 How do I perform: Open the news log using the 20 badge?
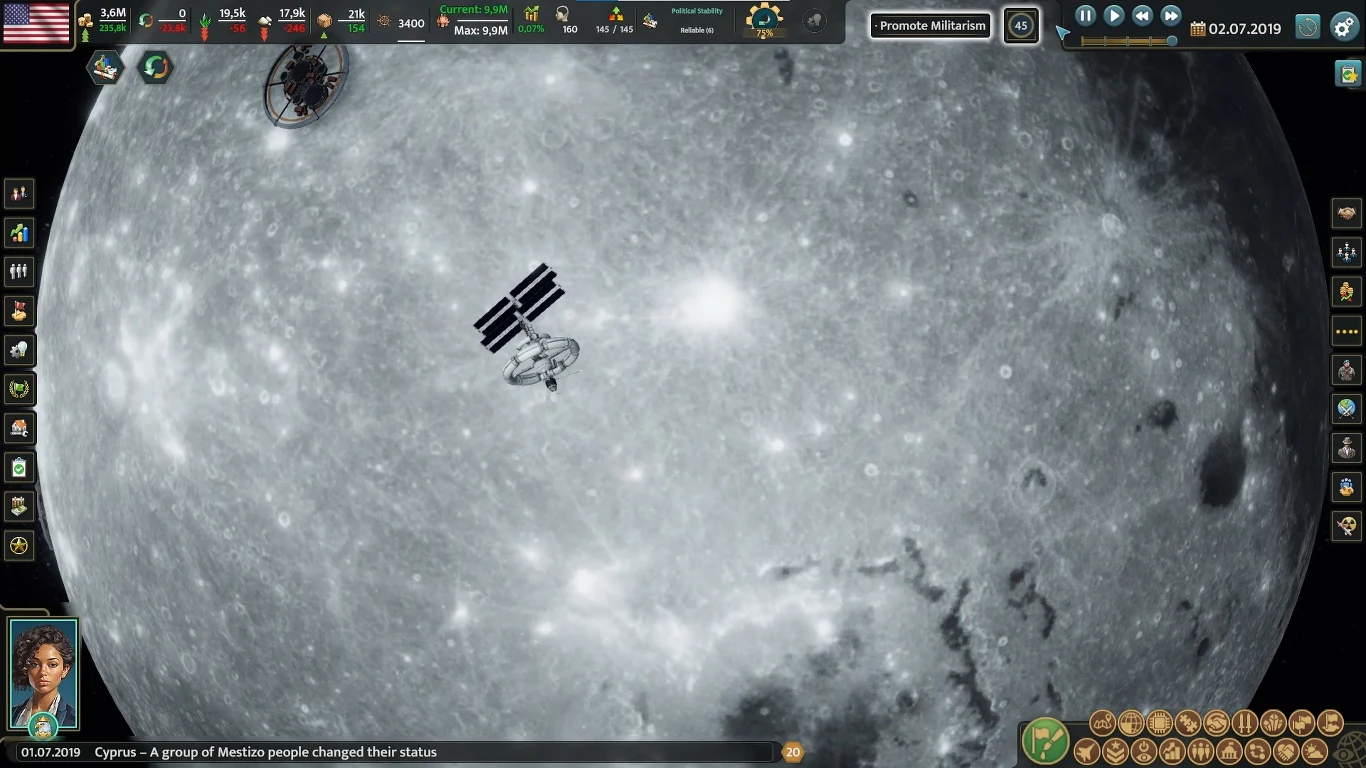(x=793, y=751)
